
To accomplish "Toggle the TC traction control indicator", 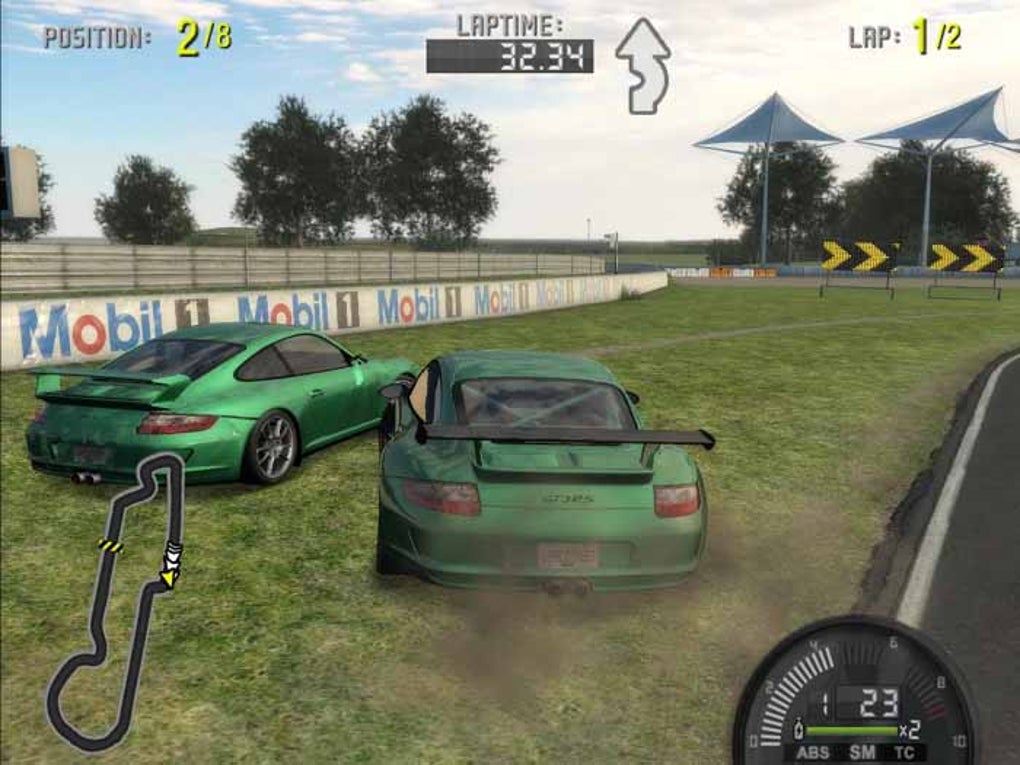I will pos(905,753).
